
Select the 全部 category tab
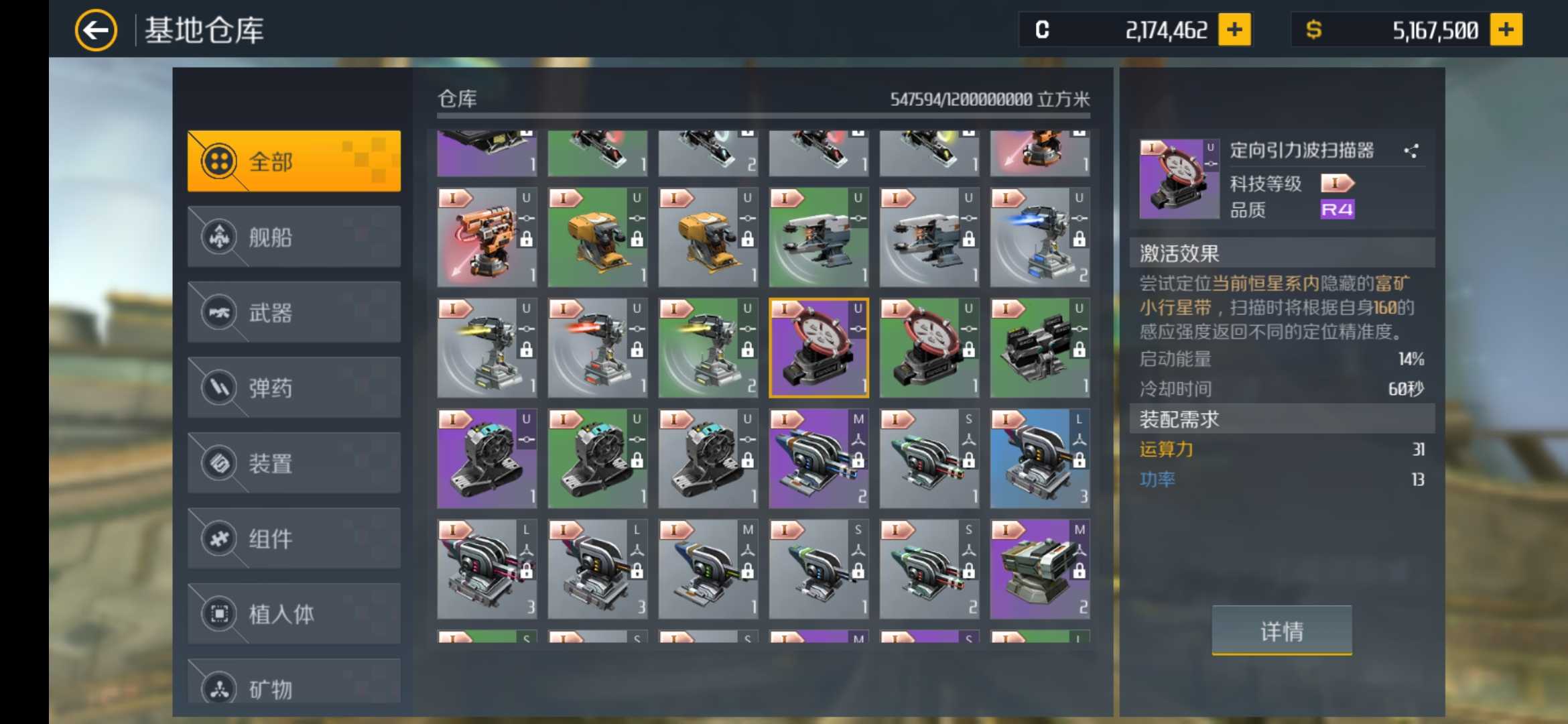294,162
